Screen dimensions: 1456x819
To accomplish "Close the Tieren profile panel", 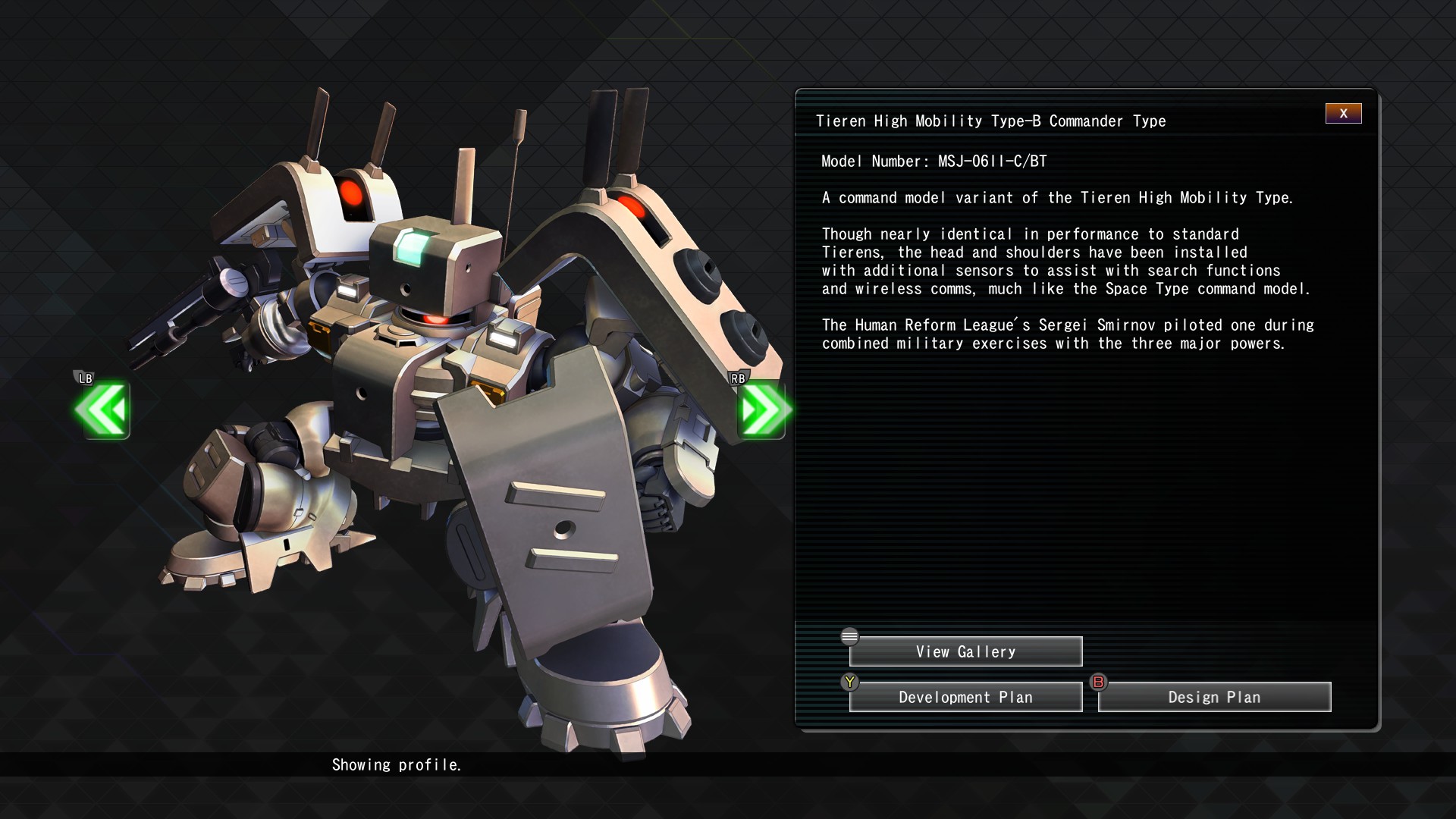I will click(x=1343, y=114).
